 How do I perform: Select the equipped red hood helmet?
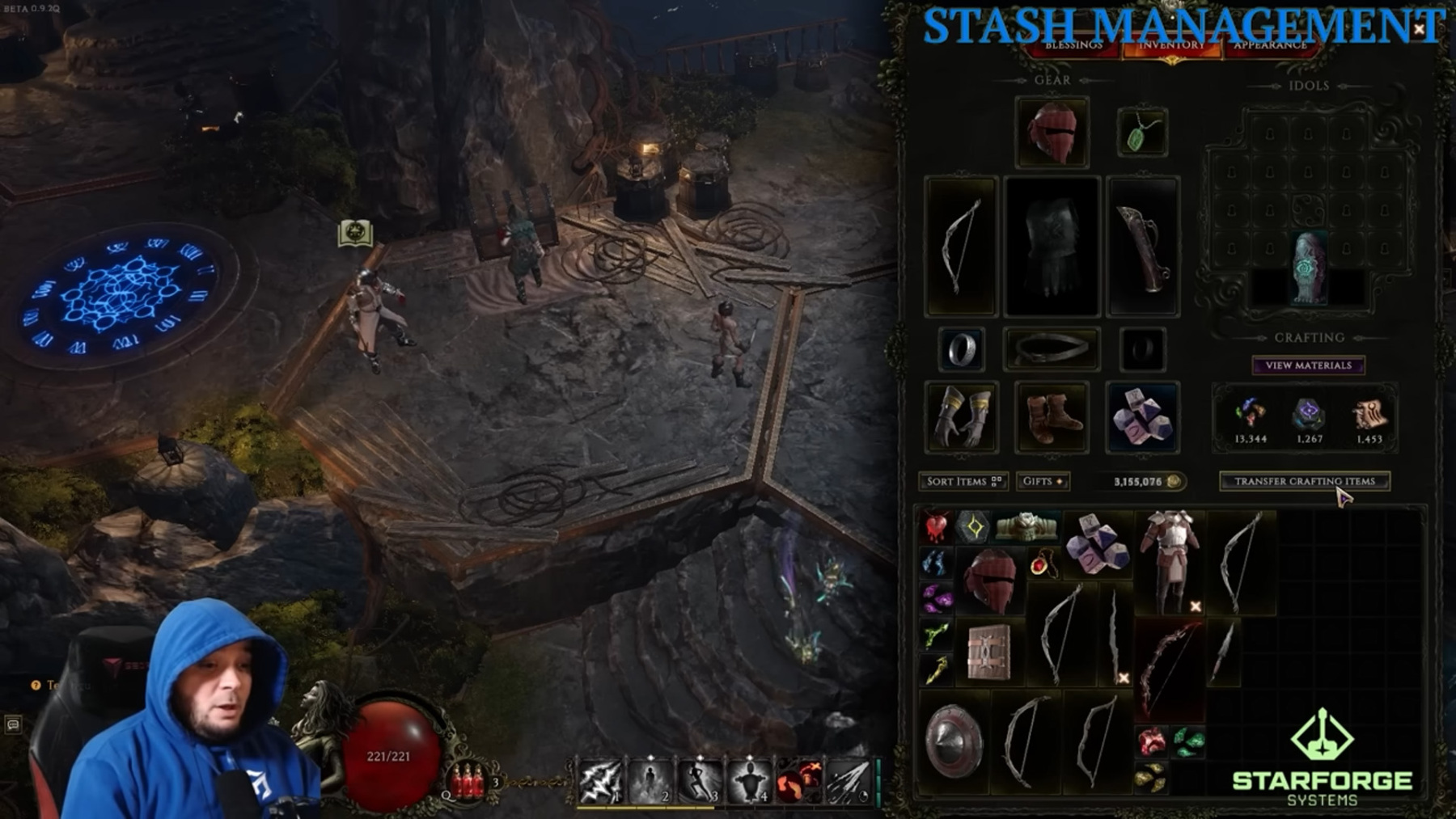tap(1052, 133)
